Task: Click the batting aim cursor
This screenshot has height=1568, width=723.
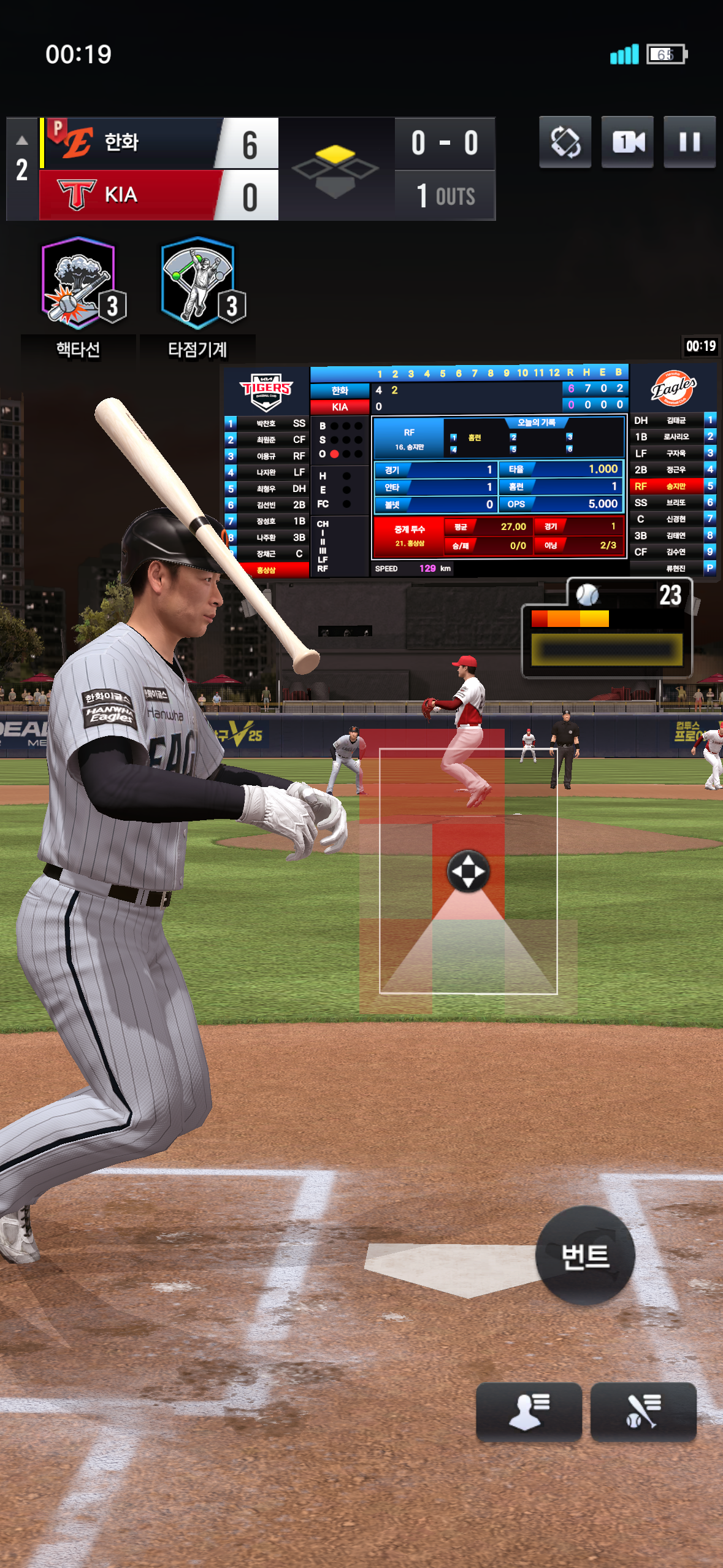Action: pos(468,871)
